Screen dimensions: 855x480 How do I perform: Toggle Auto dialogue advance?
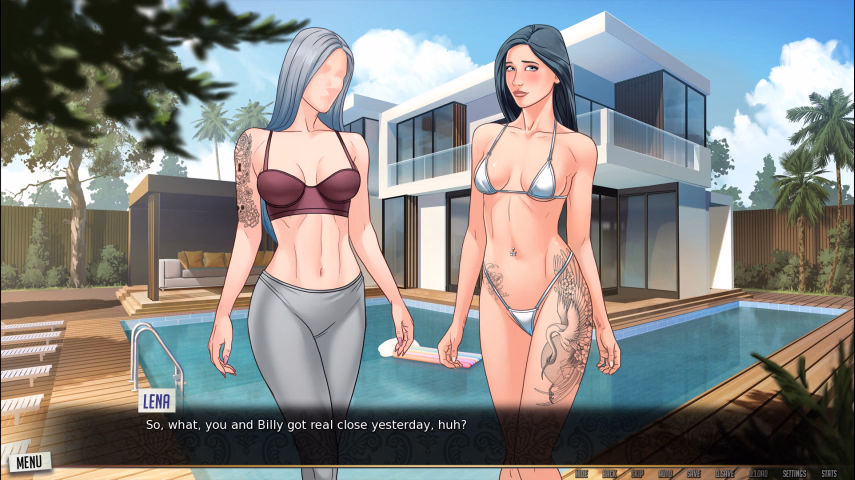pyautogui.click(x=665, y=473)
